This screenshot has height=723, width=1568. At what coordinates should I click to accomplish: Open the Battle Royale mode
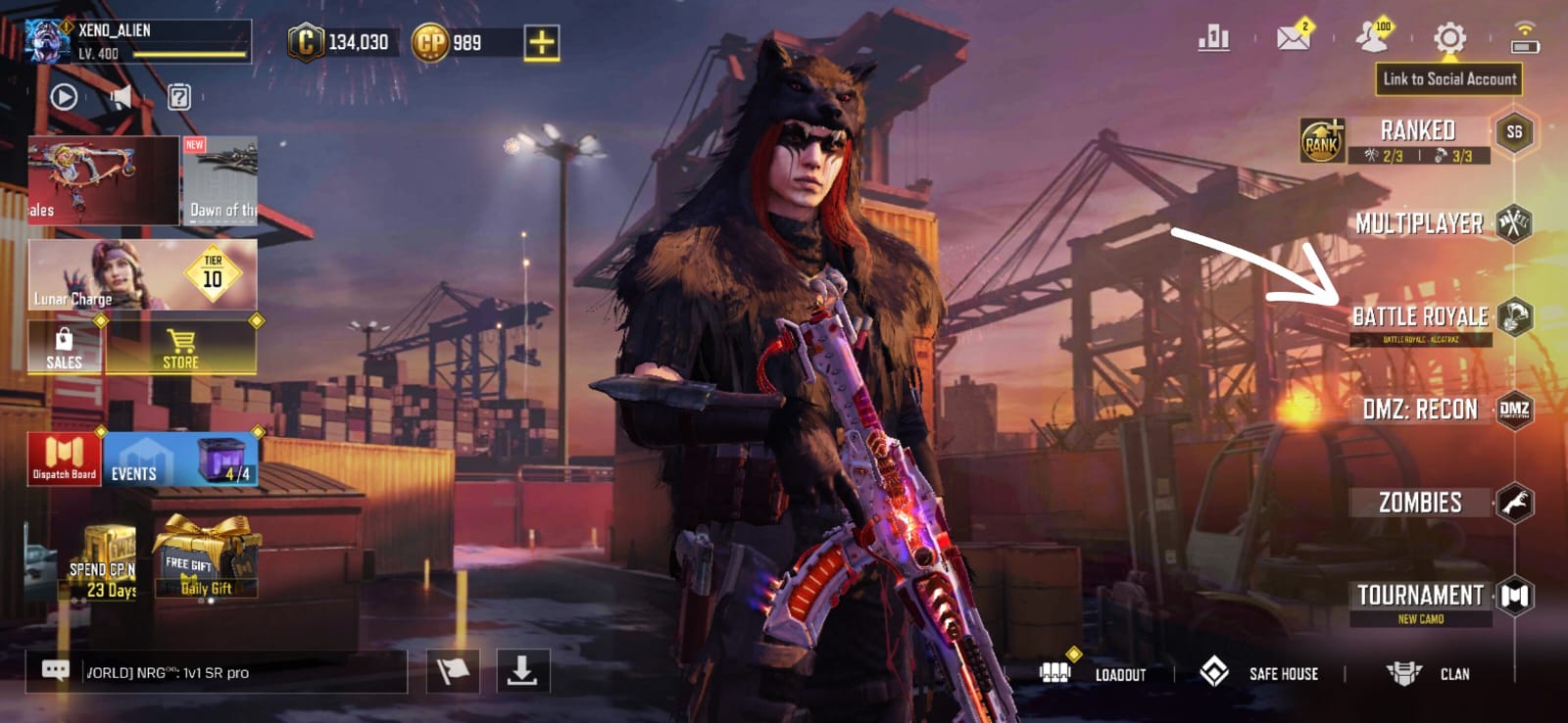pos(1421,316)
